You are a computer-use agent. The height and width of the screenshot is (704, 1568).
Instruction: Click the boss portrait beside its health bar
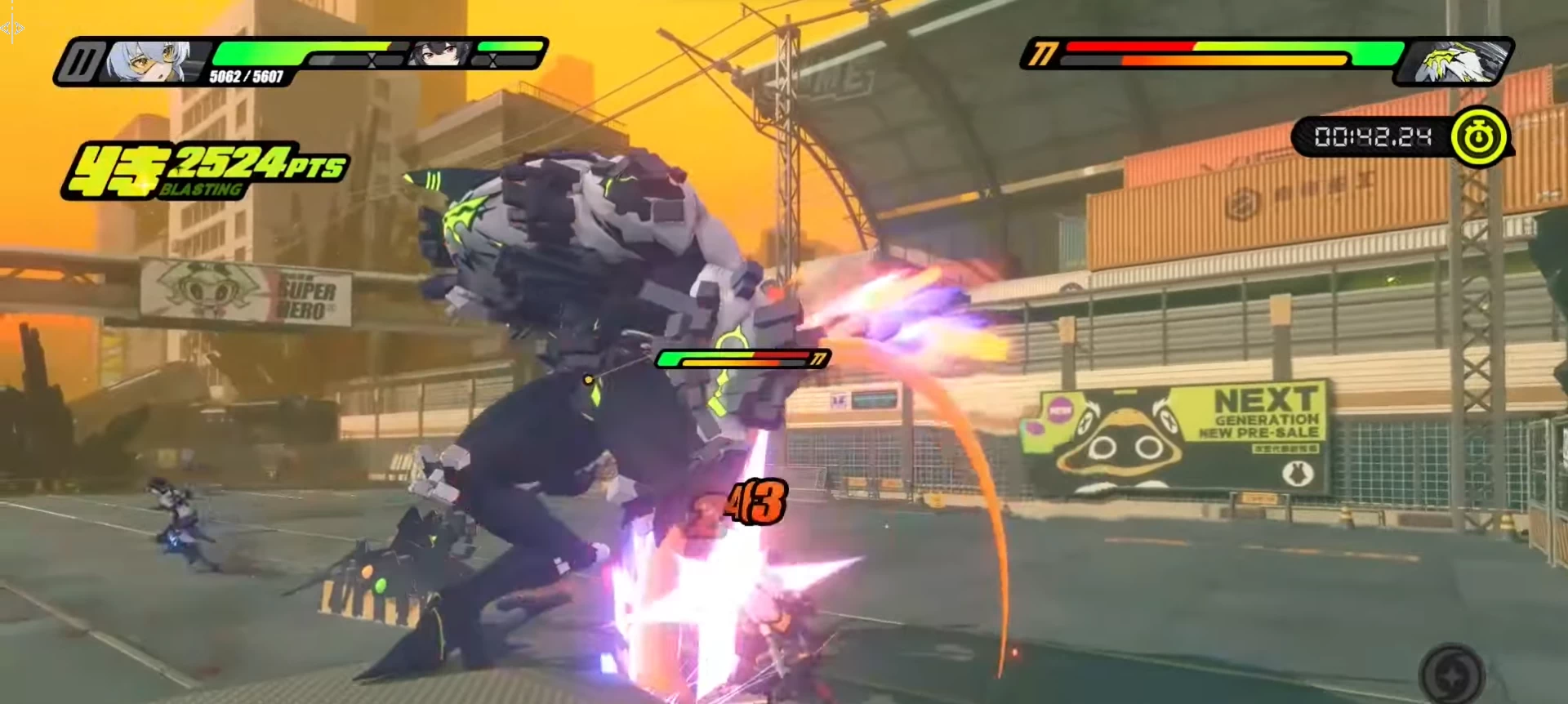pos(1454,62)
